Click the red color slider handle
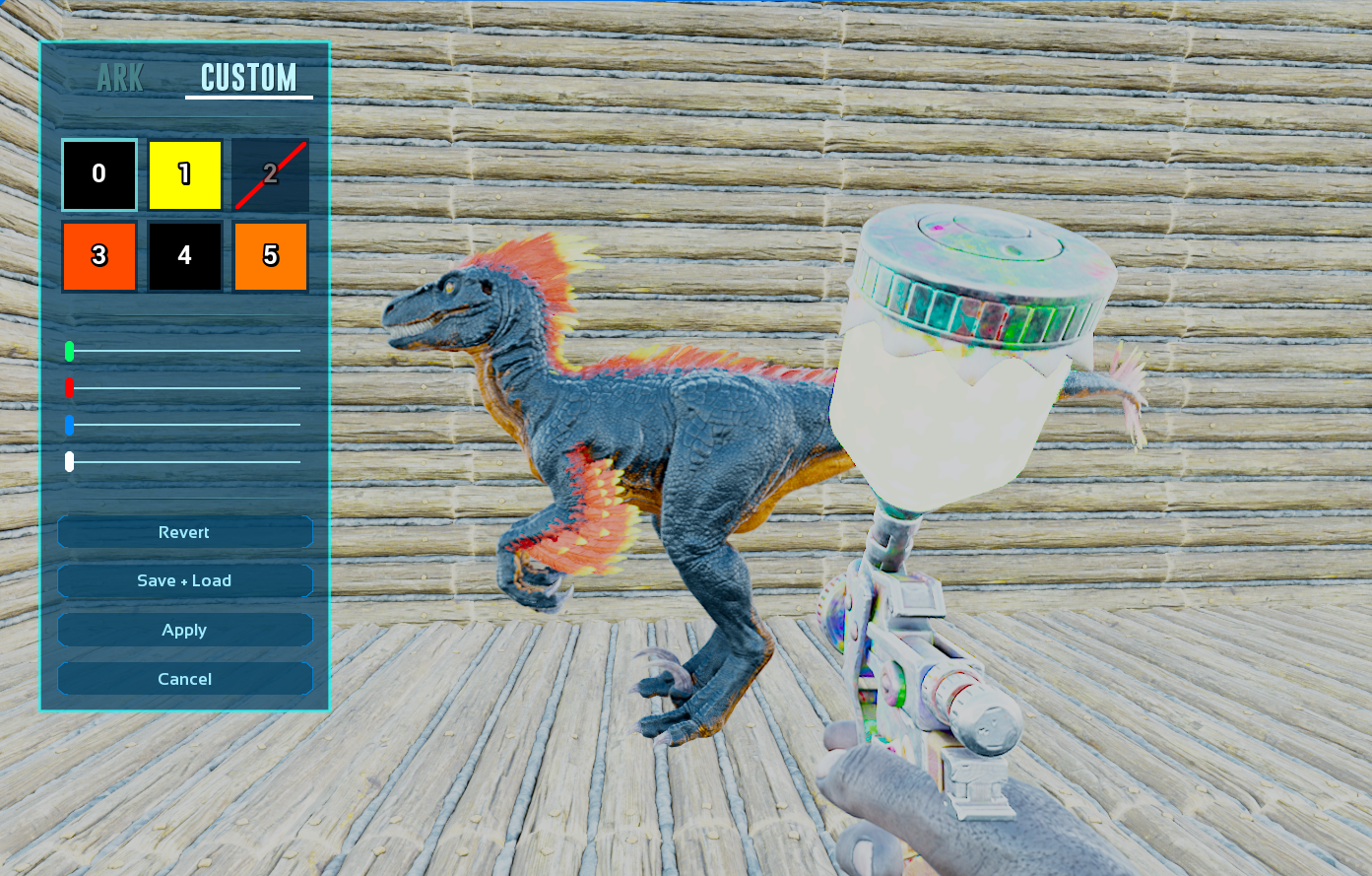 (x=69, y=387)
